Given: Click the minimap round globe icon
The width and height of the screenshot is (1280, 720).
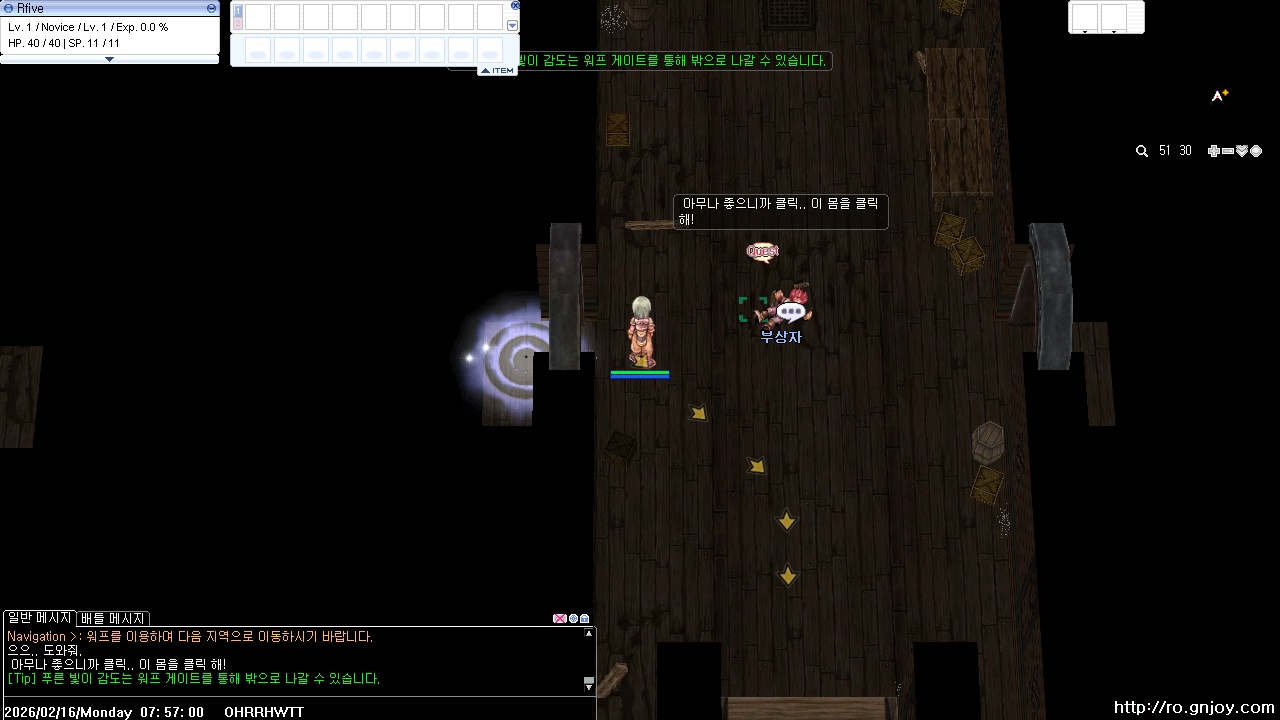Looking at the screenshot, I should (1256, 151).
